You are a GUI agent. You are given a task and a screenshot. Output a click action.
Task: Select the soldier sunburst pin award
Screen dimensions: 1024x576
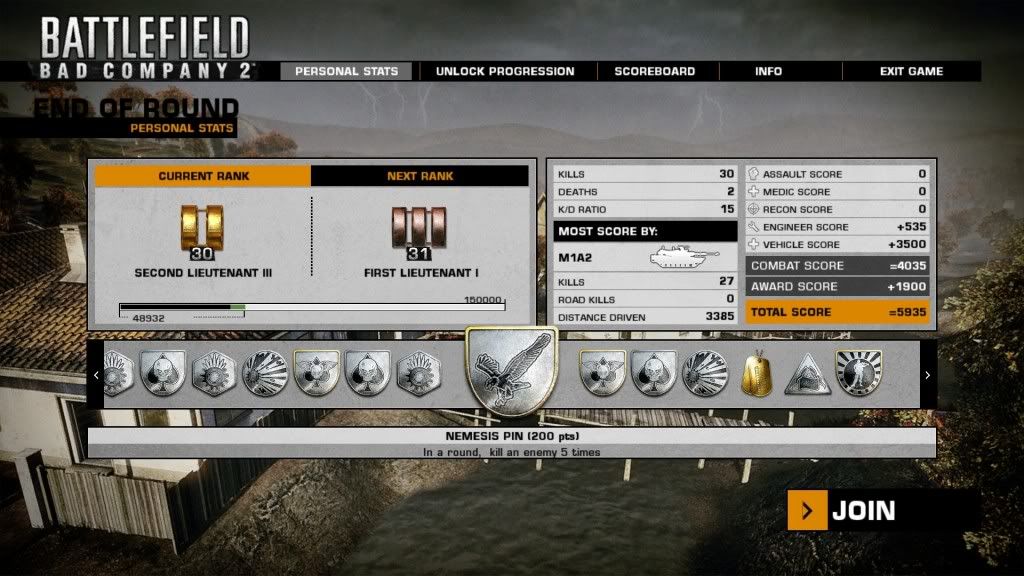coord(858,374)
